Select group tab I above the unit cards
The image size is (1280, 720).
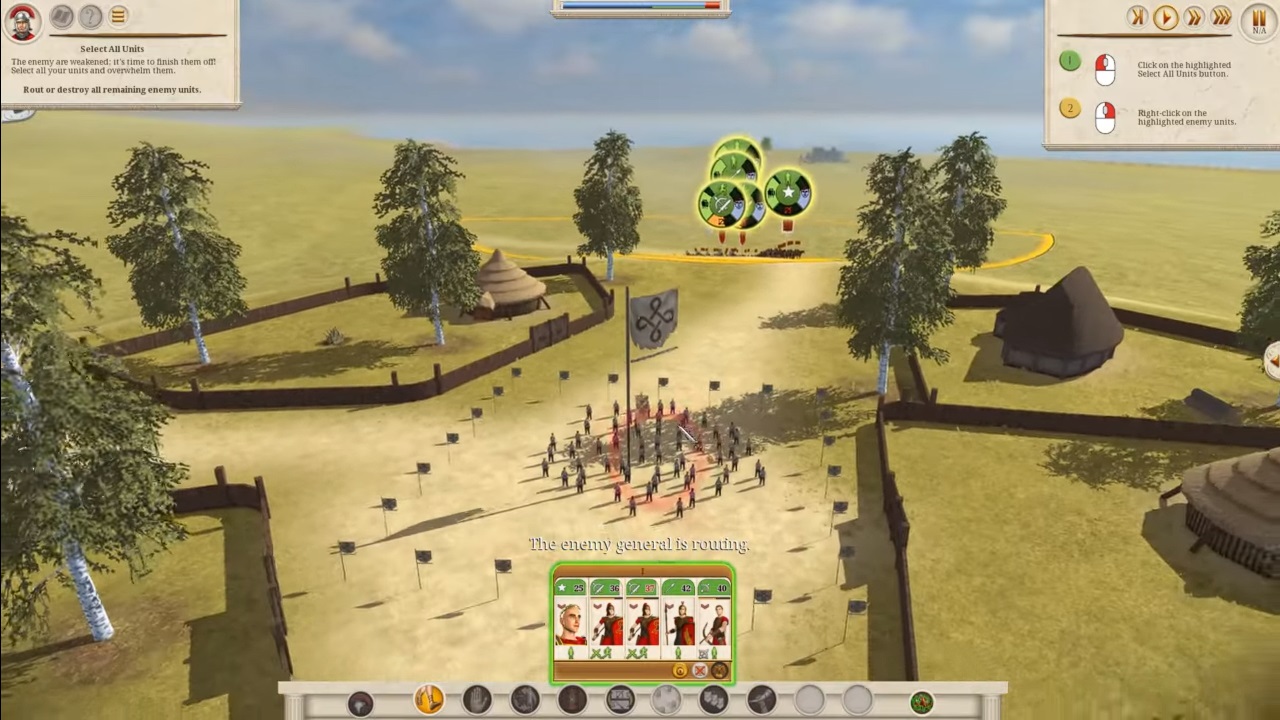[641, 572]
